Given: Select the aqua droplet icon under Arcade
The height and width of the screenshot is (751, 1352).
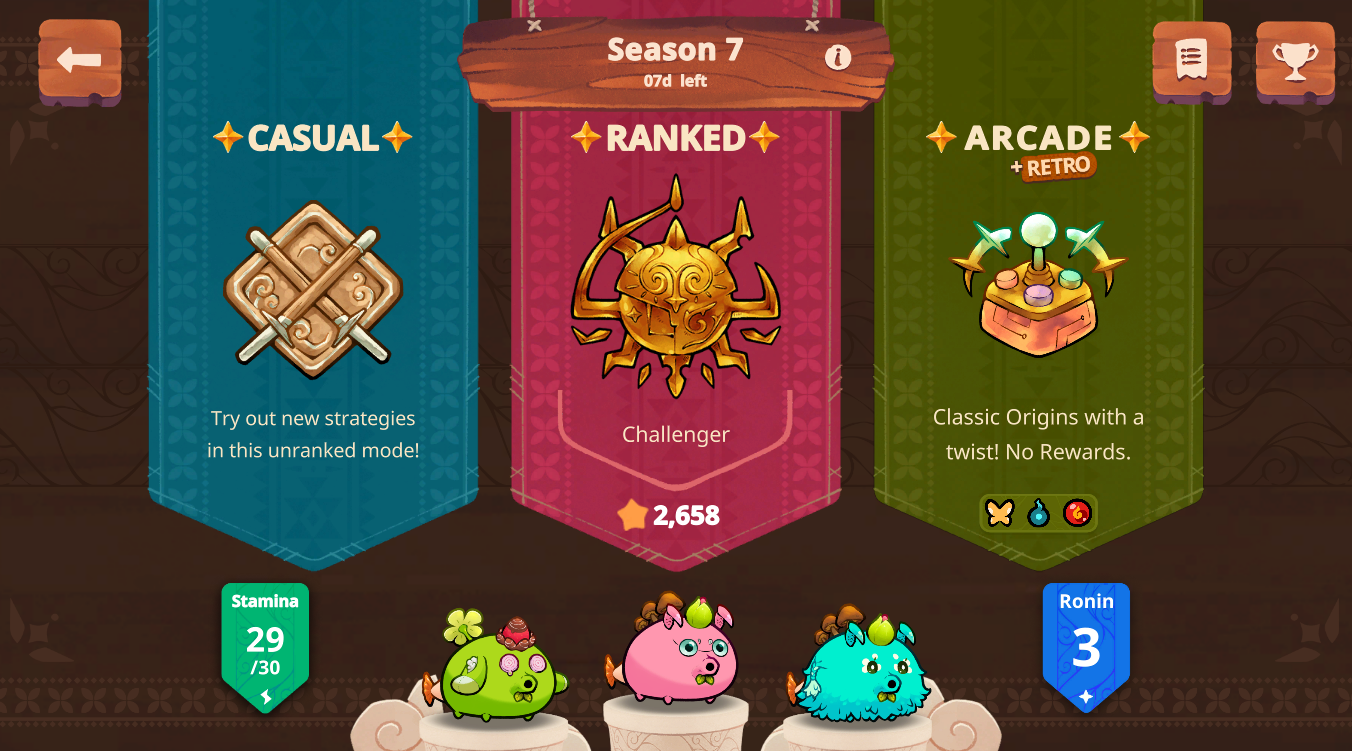Looking at the screenshot, I should point(1037,512).
